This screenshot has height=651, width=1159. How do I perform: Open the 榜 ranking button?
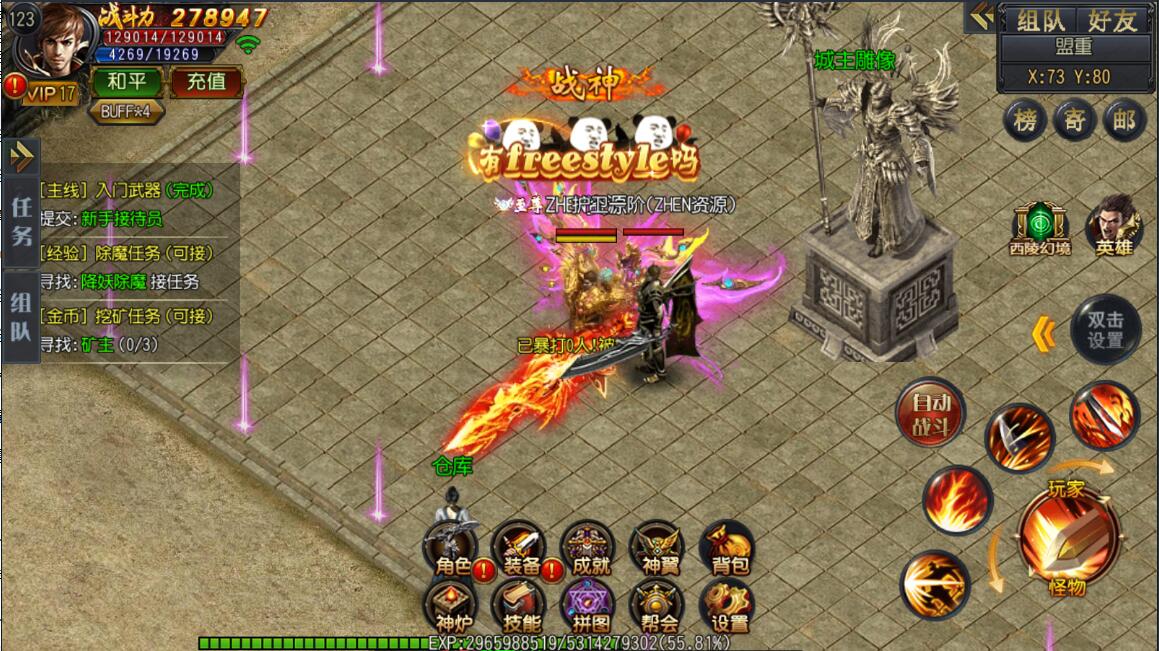point(1025,121)
